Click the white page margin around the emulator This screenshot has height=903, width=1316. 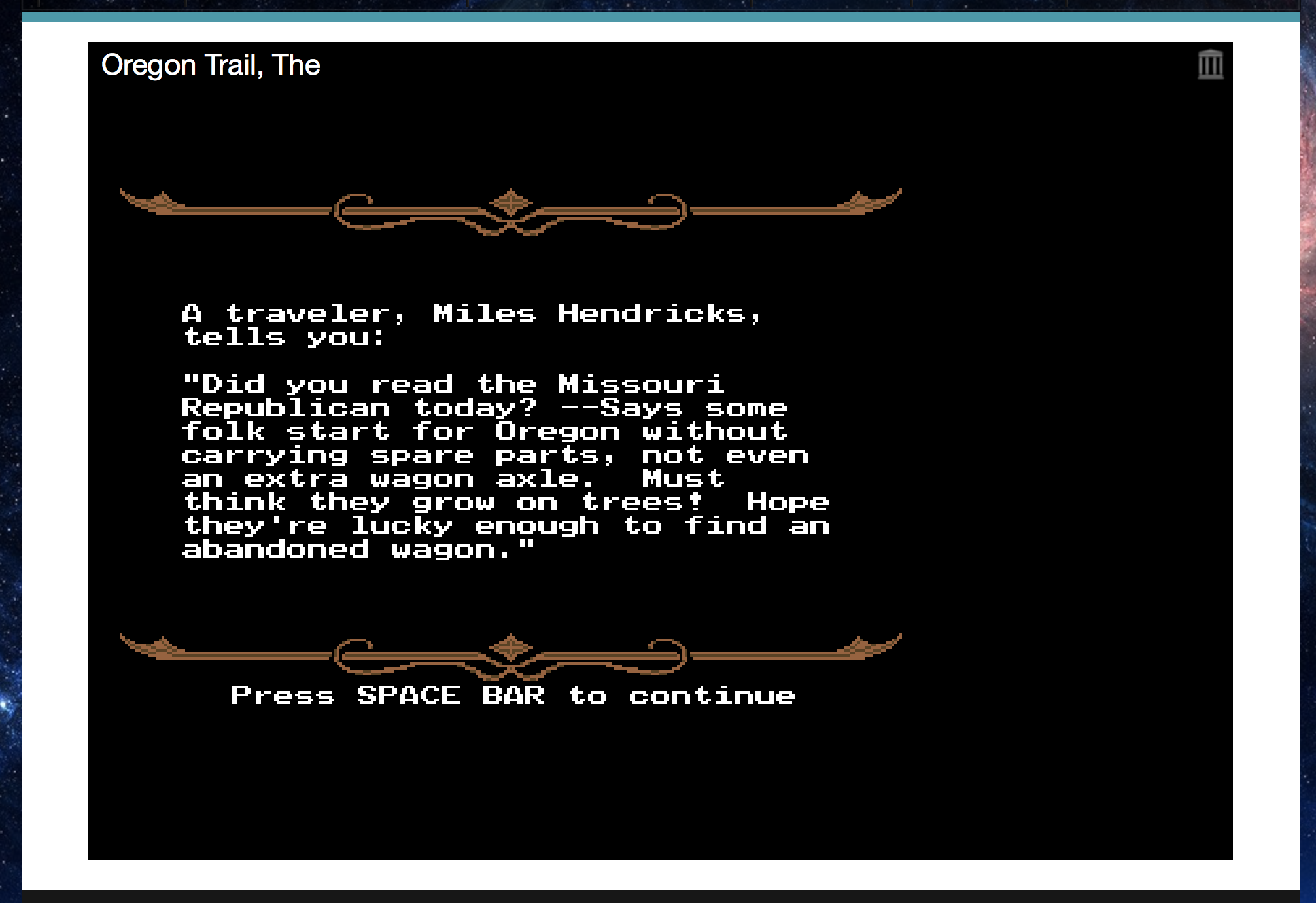(56, 458)
